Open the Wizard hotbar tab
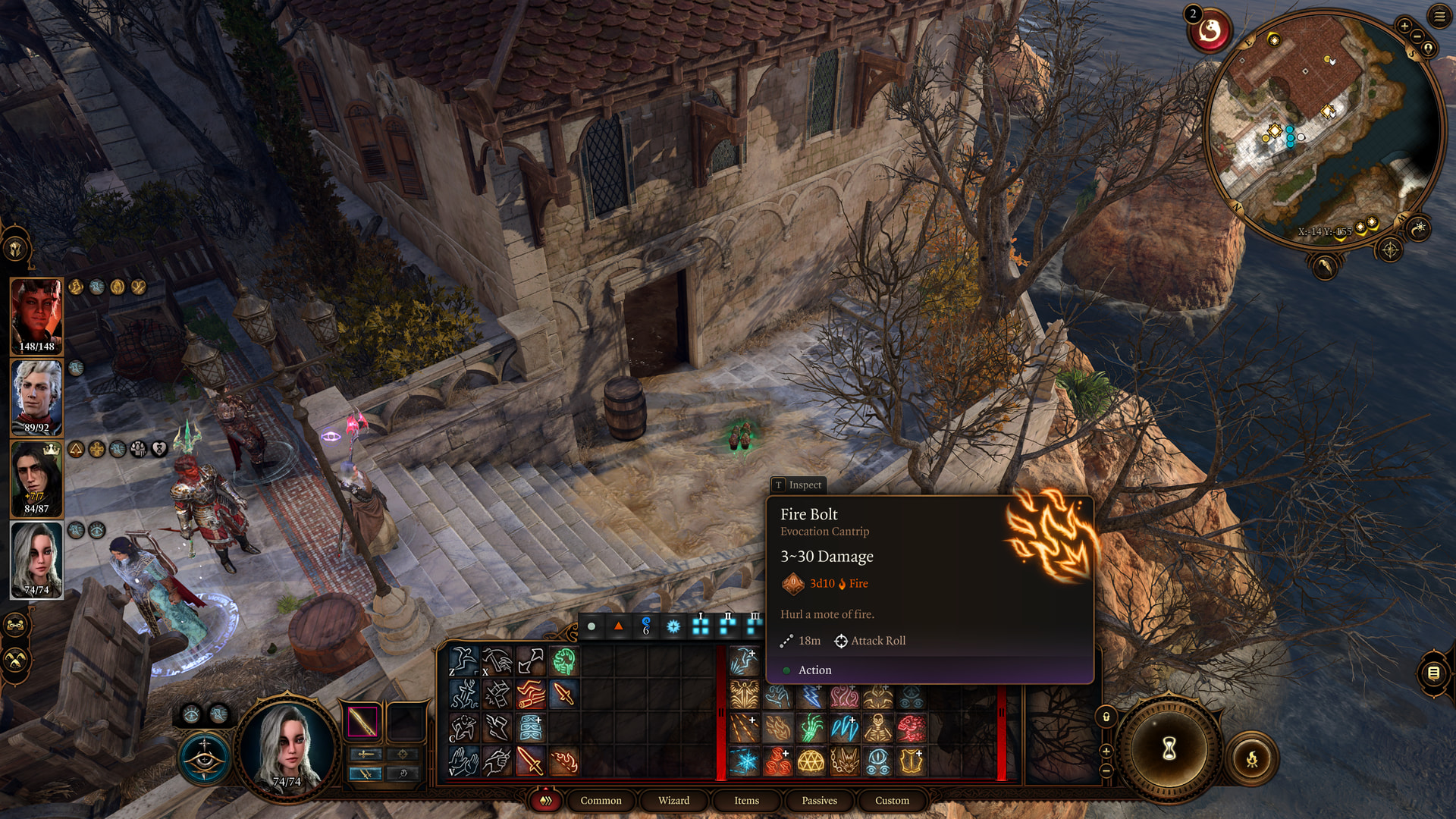Screen dimensions: 1456x819 pos(673,800)
